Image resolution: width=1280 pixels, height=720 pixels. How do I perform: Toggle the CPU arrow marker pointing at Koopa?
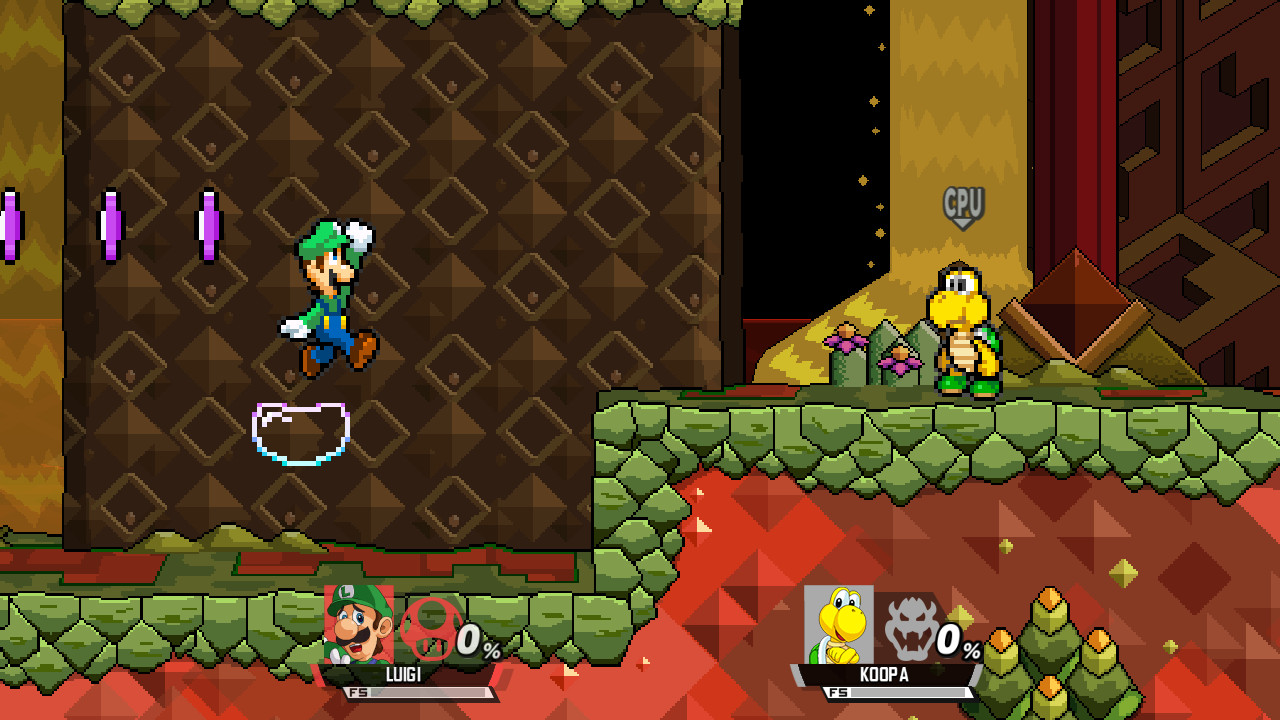pyautogui.click(x=961, y=225)
